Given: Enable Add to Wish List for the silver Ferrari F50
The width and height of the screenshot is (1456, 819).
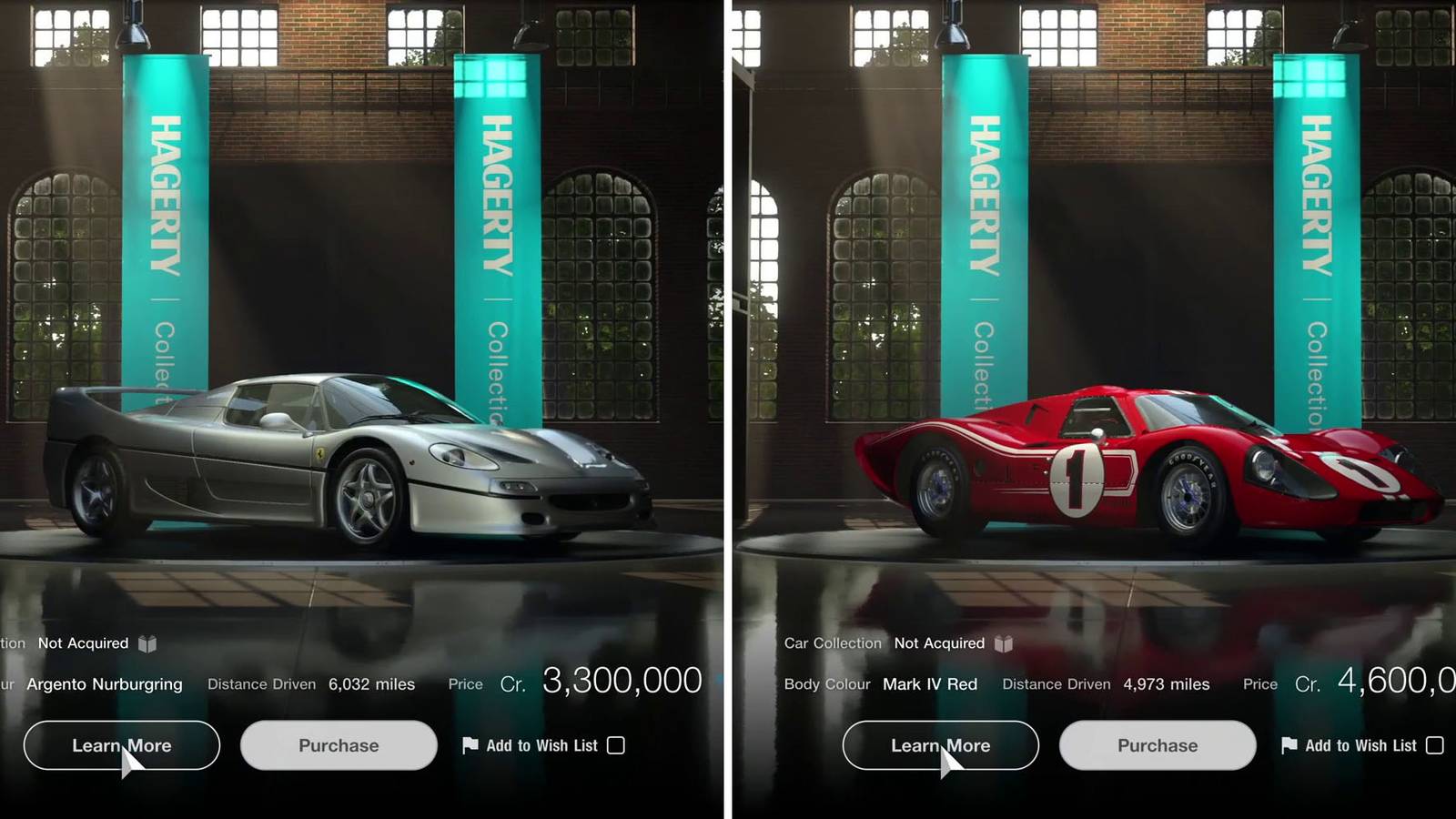Looking at the screenshot, I should 615,745.
